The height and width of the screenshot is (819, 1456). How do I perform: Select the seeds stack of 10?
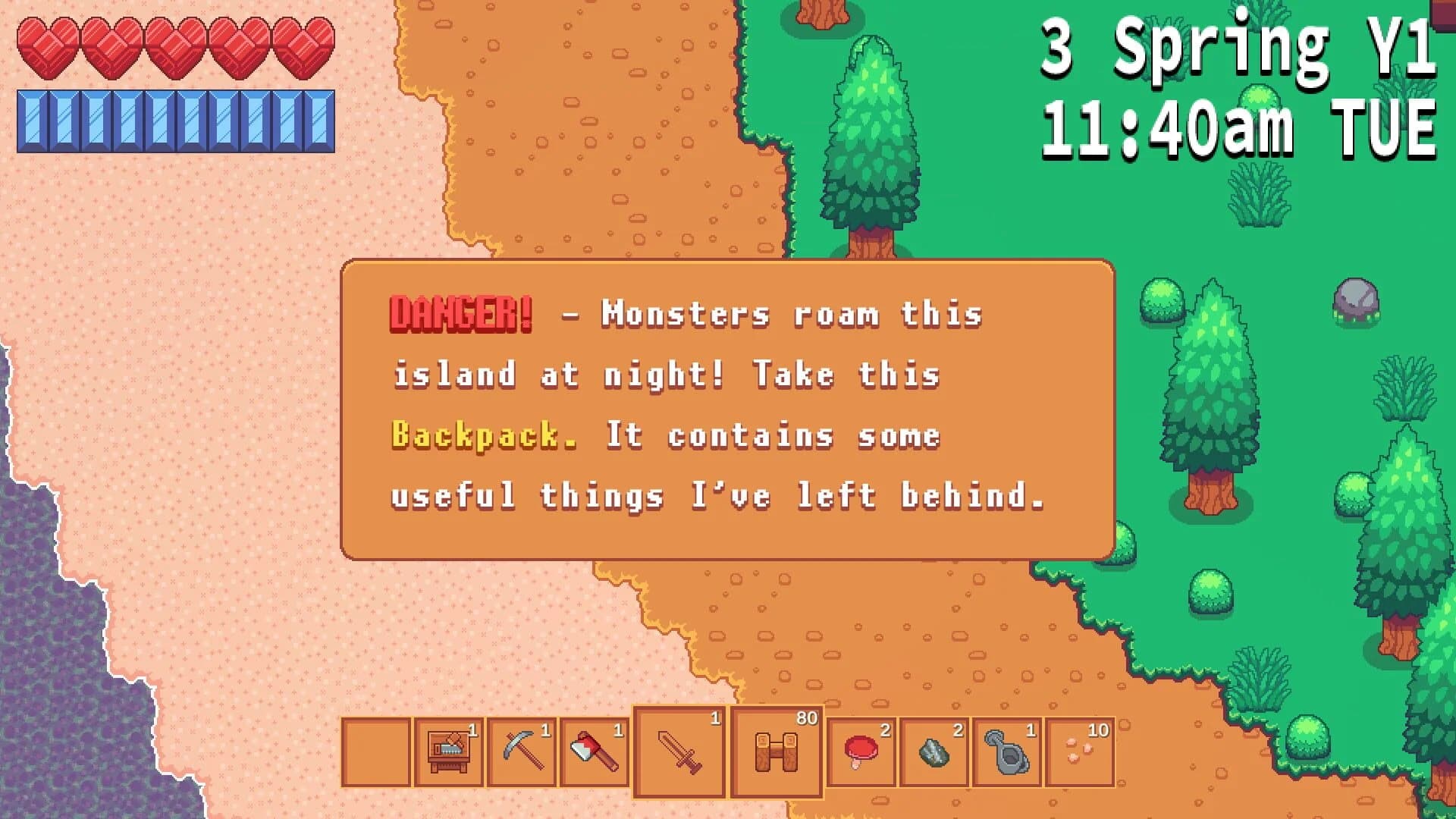(1080, 752)
